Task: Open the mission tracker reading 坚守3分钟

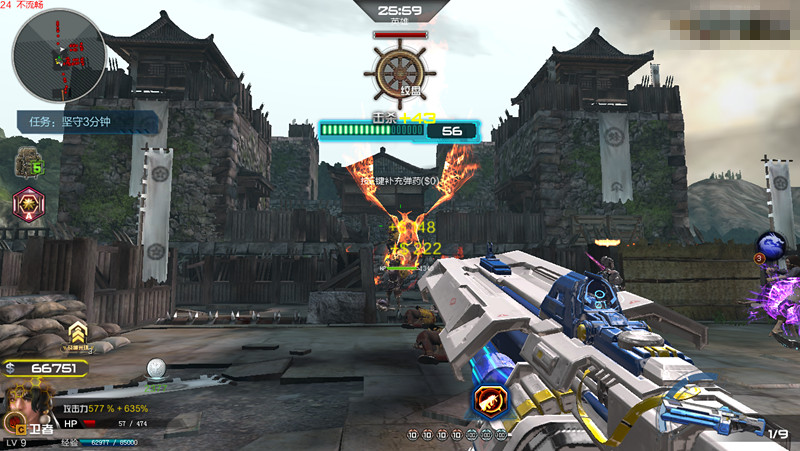Action: click(x=86, y=122)
